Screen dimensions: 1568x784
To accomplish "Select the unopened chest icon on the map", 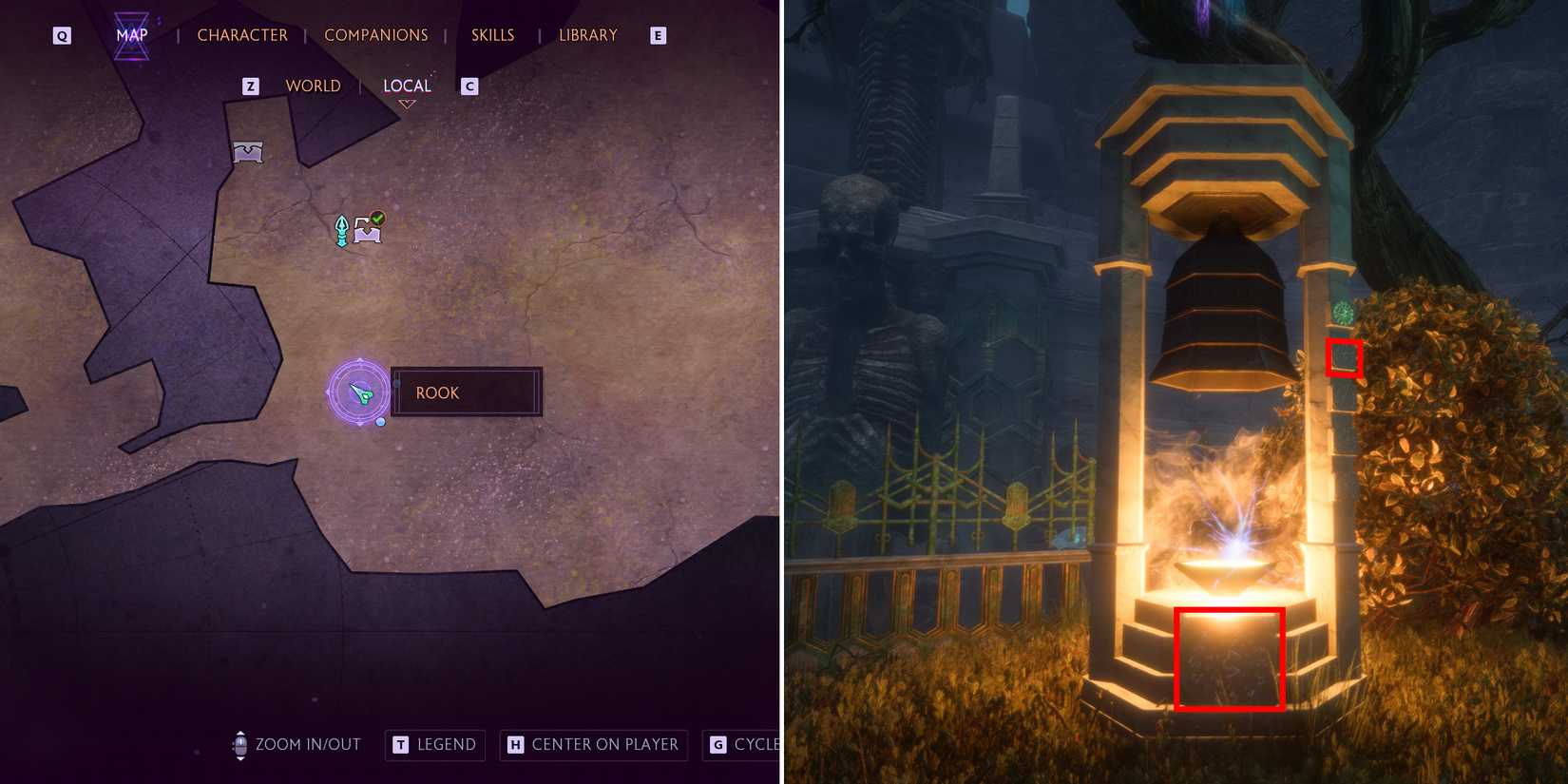I will (247, 151).
